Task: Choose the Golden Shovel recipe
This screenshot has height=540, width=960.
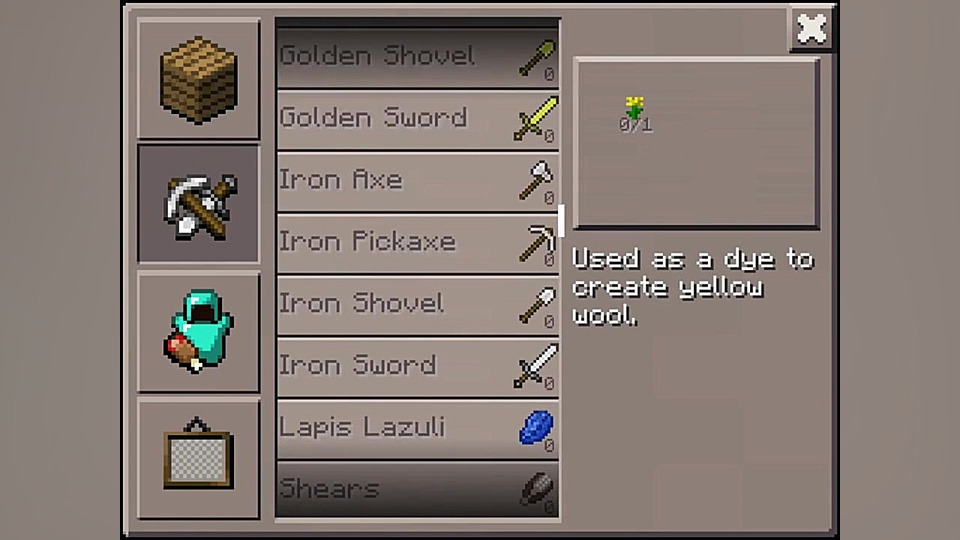Action: coord(417,57)
